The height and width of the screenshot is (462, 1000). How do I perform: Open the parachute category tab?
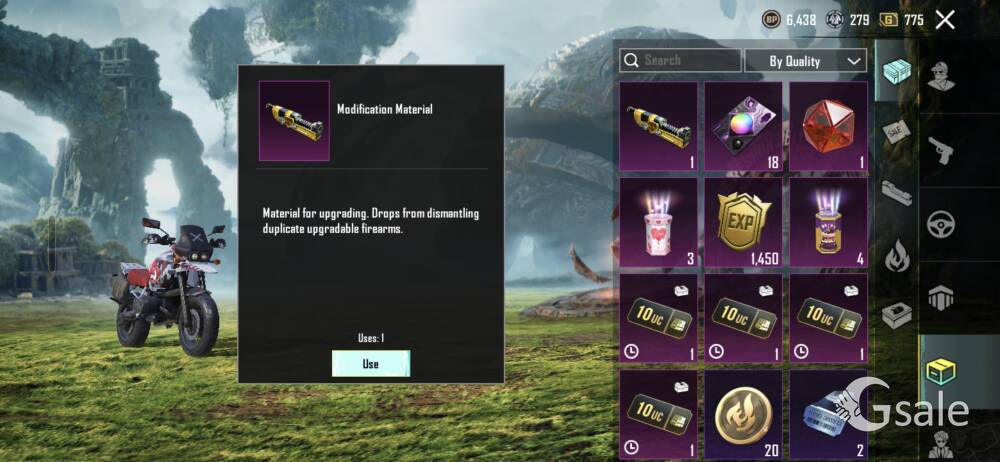click(941, 297)
